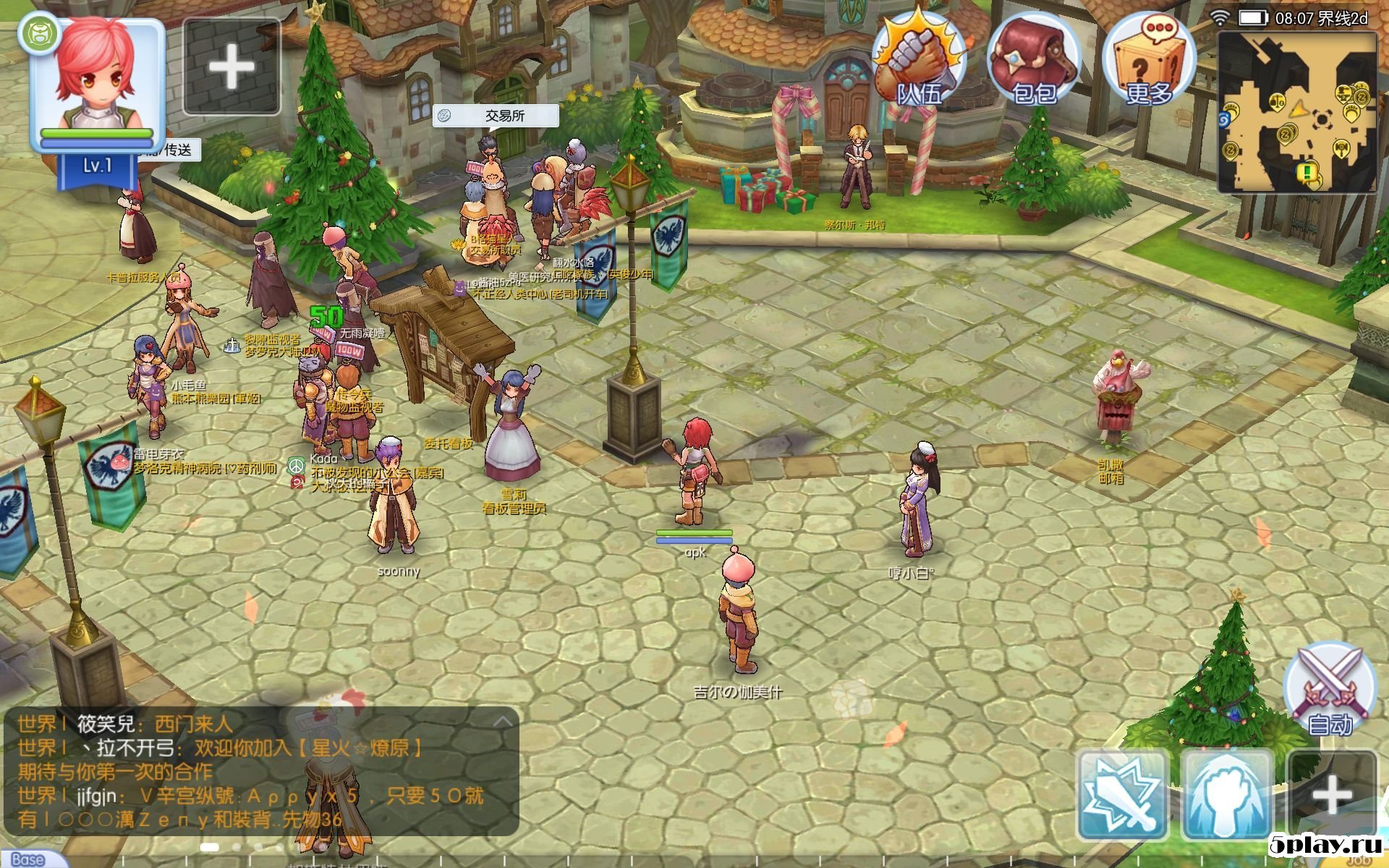
Task: Activate the sword slash skill
Action: point(1122,794)
